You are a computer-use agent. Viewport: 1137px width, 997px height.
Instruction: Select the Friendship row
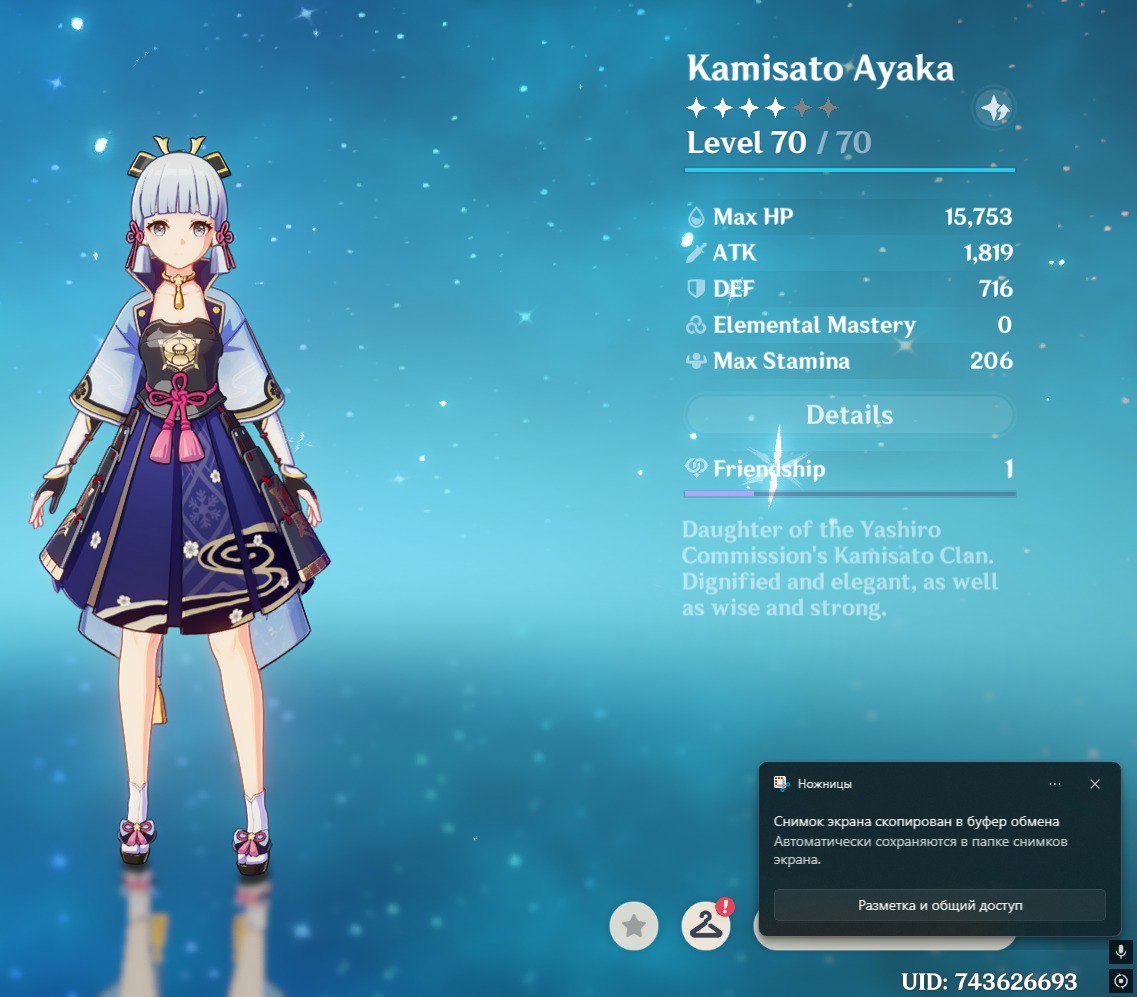click(x=849, y=469)
